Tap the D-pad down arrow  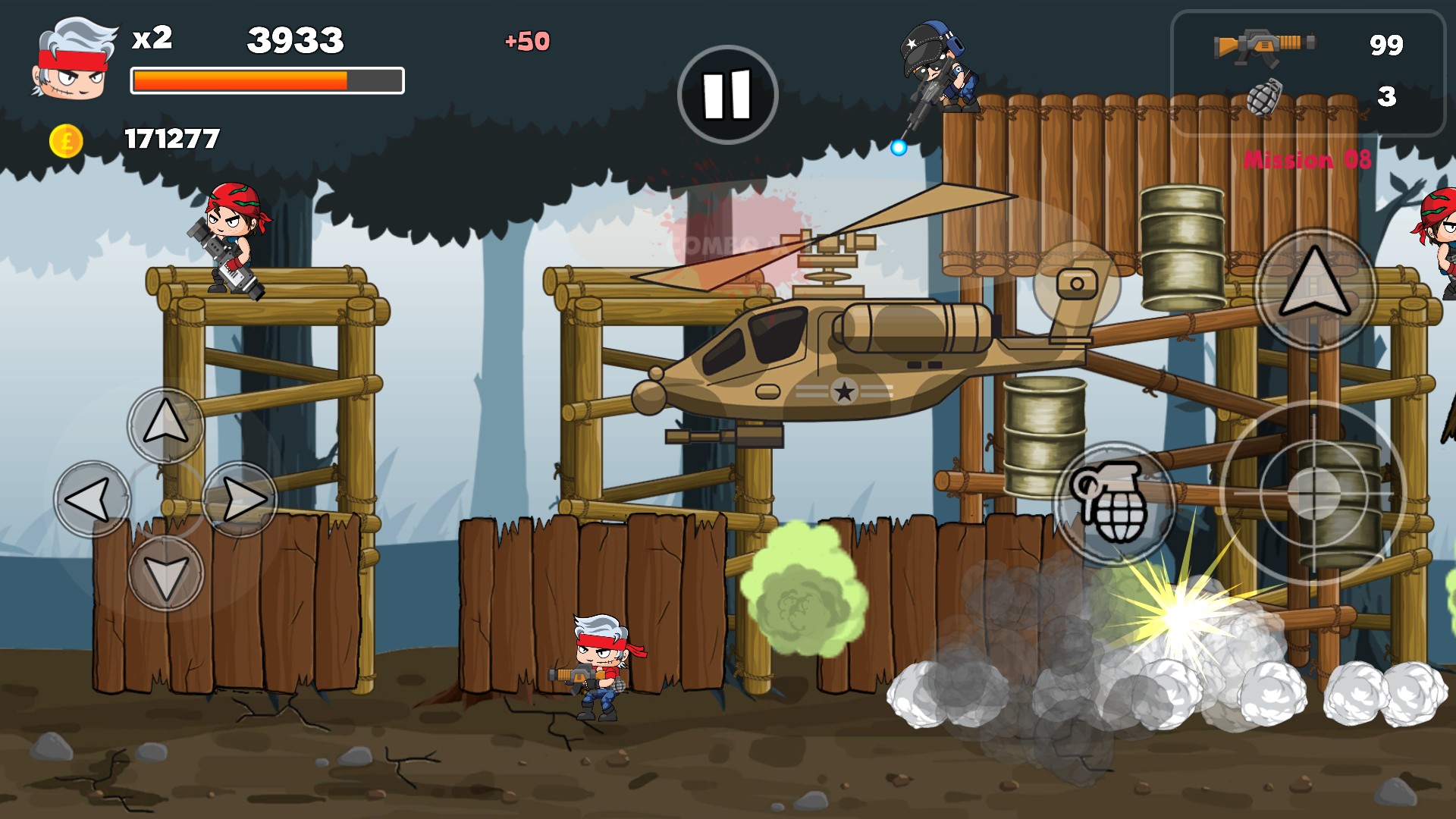(165, 573)
